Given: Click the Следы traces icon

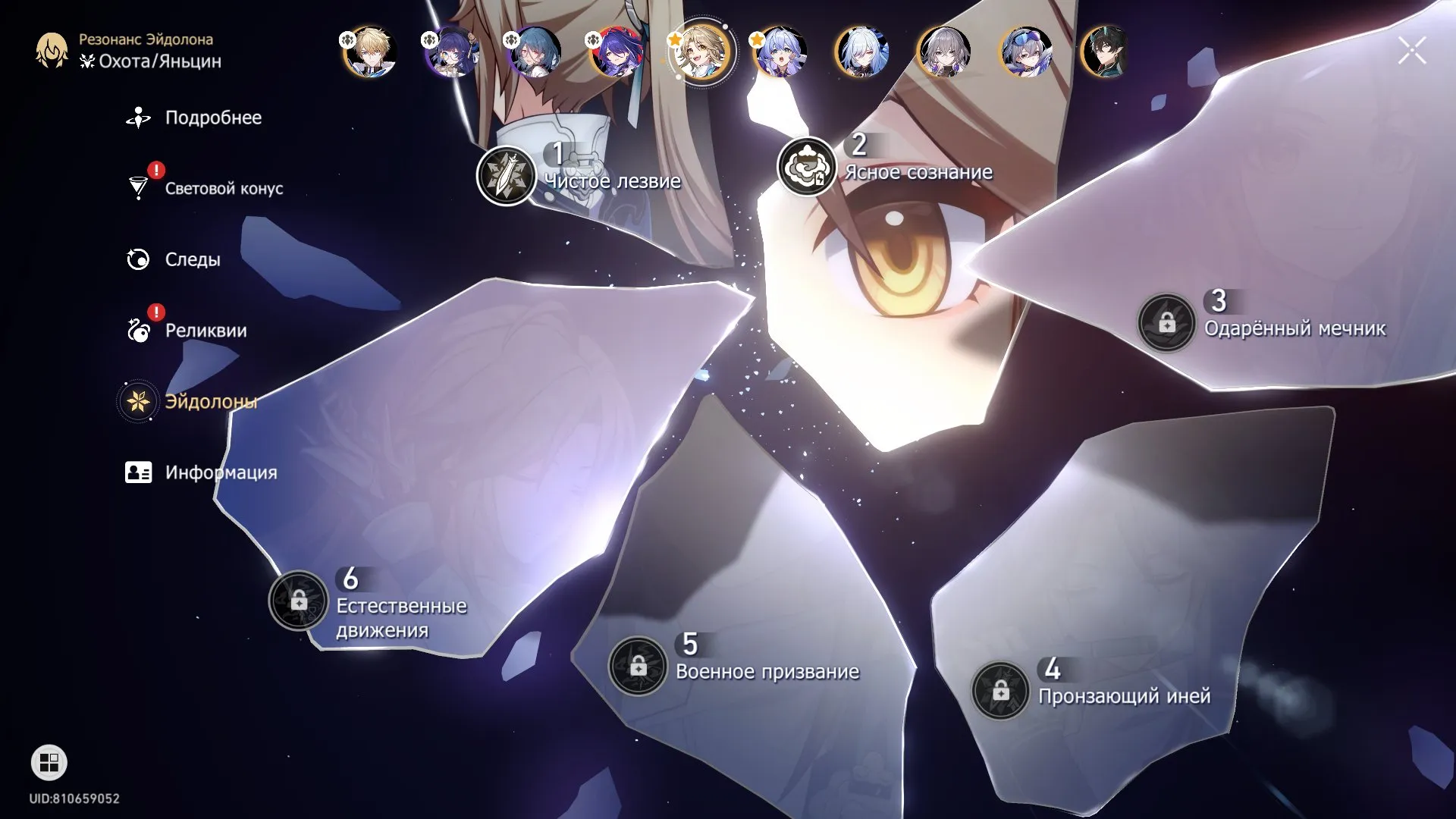Looking at the screenshot, I should [137, 259].
